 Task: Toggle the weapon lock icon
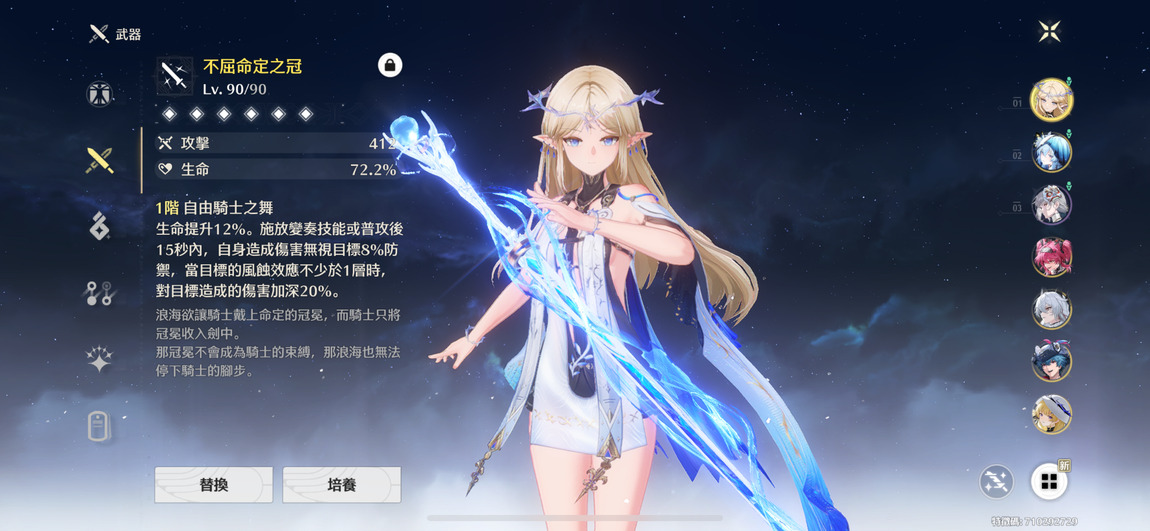[390, 66]
